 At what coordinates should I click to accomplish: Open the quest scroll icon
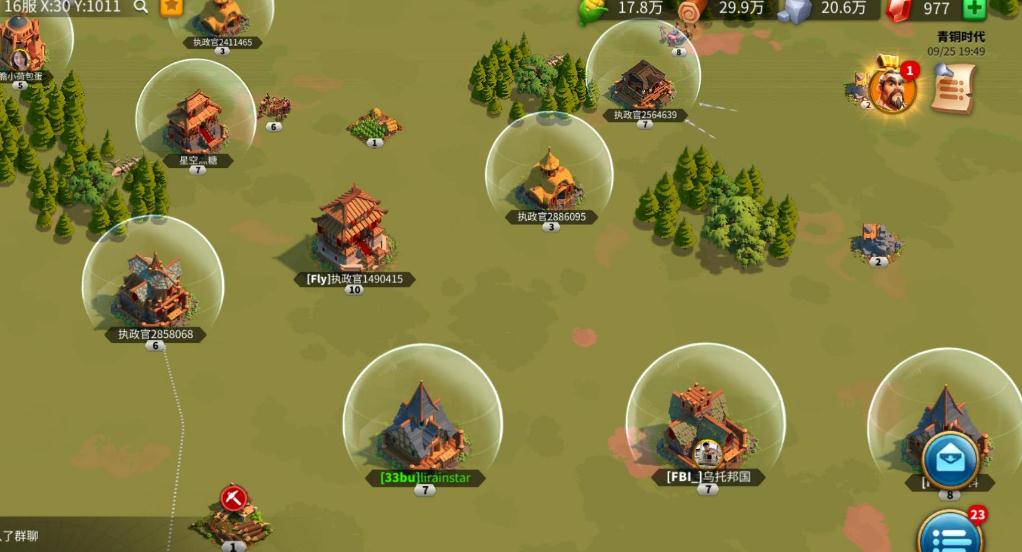point(954,87)
